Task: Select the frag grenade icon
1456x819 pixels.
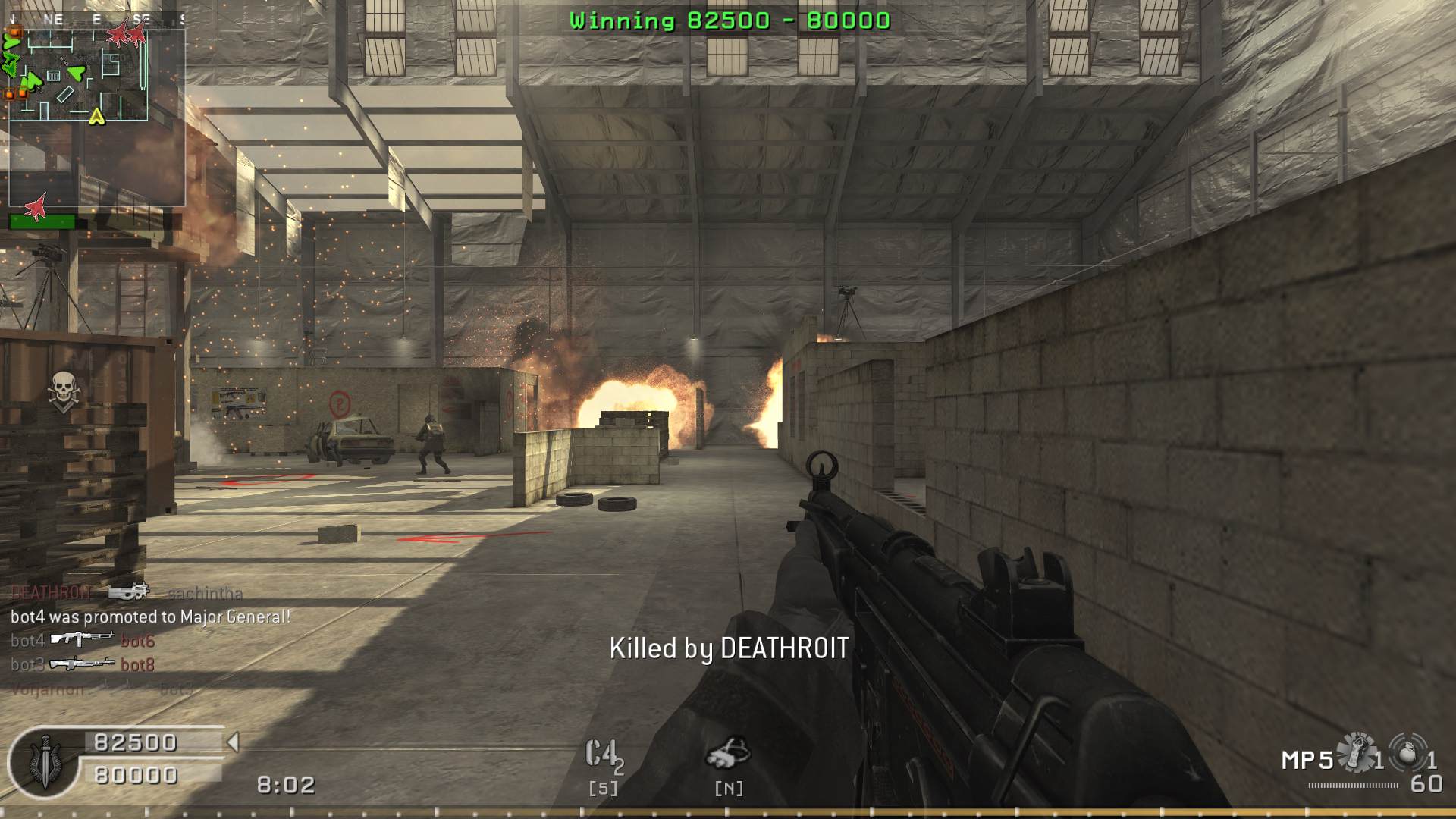Action: (1407, 753)
